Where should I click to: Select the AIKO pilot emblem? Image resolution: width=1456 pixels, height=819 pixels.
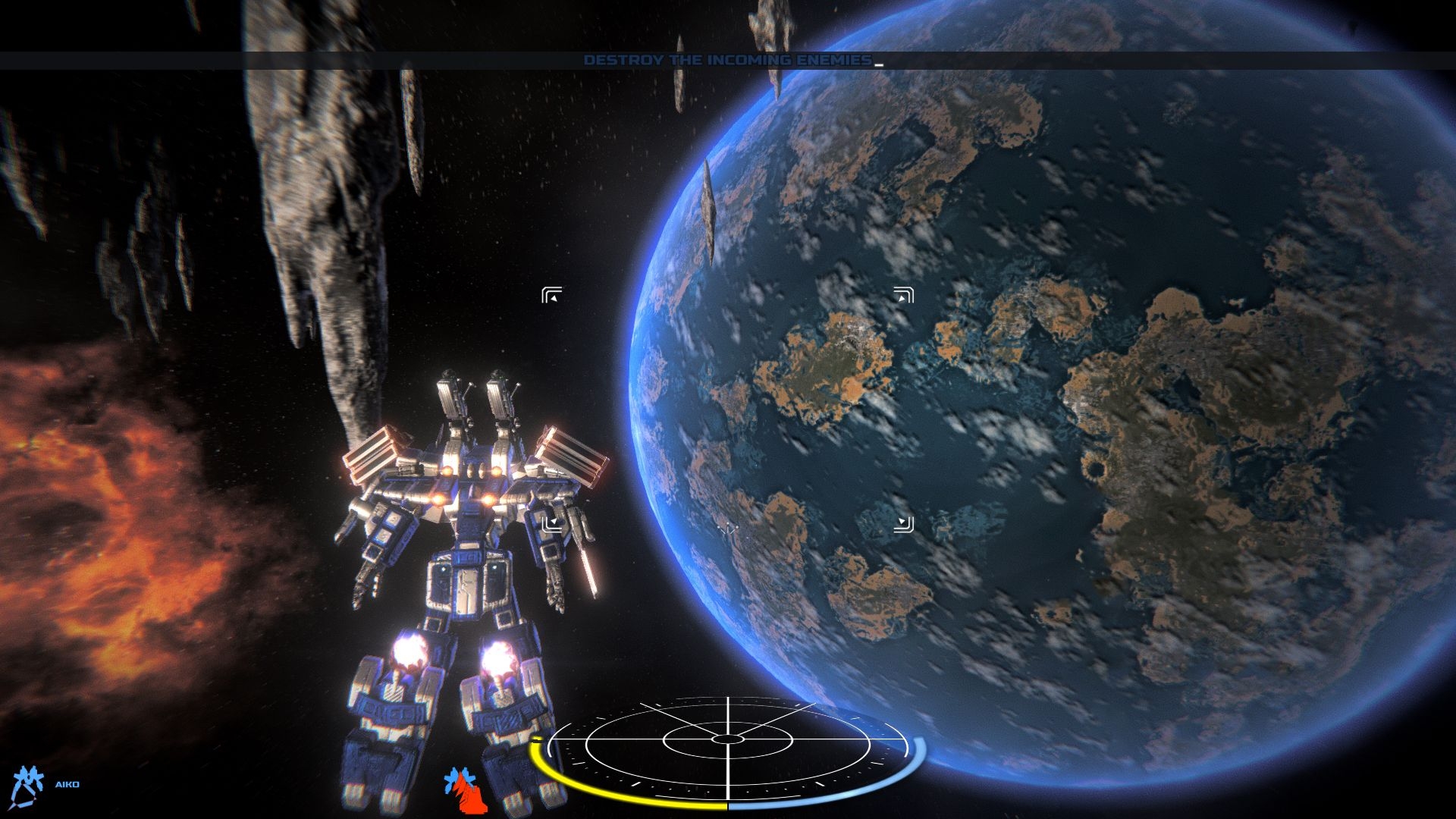pyautogui.click(x=28, y=784)
